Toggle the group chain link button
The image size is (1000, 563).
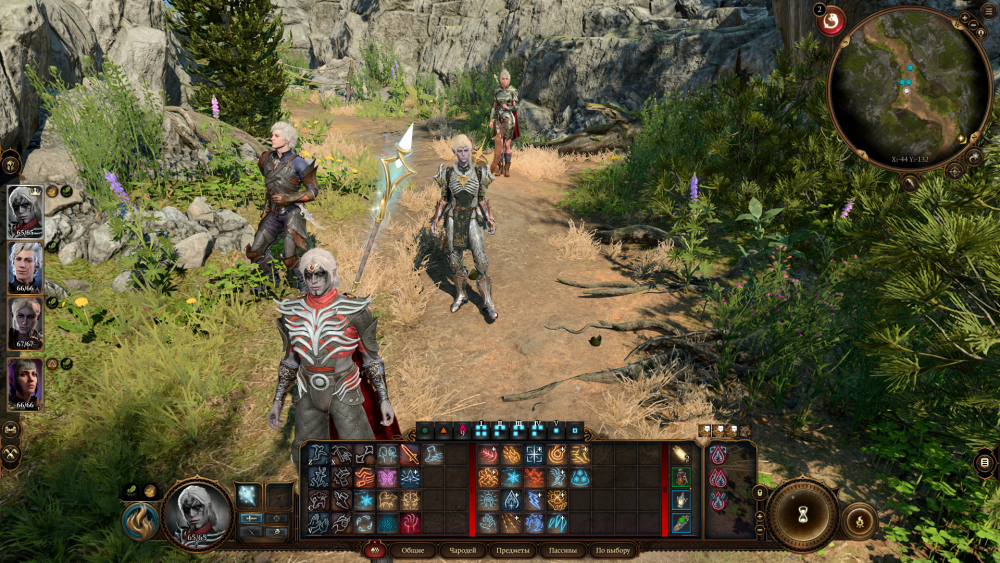[11, 428]
